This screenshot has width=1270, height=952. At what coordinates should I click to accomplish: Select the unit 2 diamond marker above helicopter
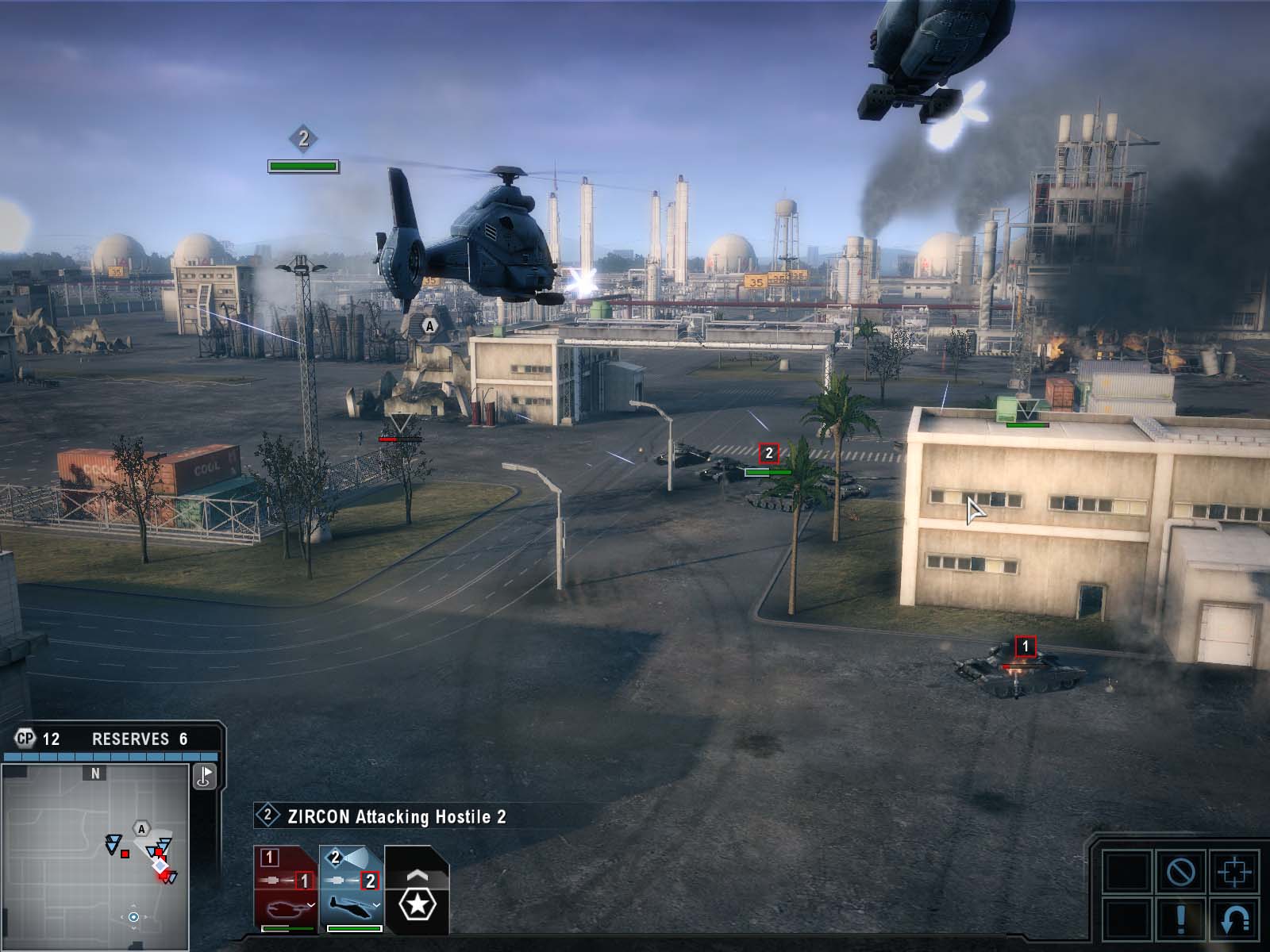pos(303,139)
